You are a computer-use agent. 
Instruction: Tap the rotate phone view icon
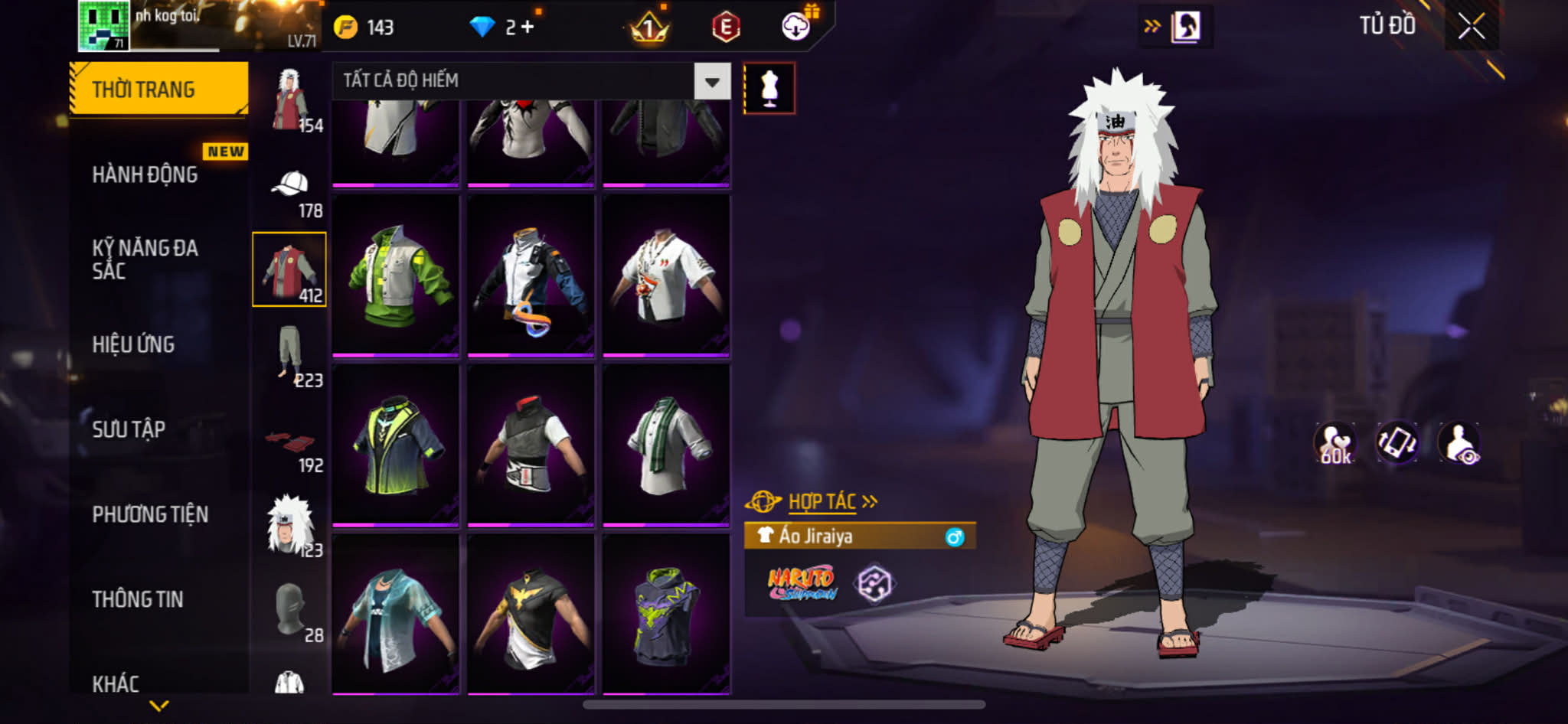click(1396, 443)
